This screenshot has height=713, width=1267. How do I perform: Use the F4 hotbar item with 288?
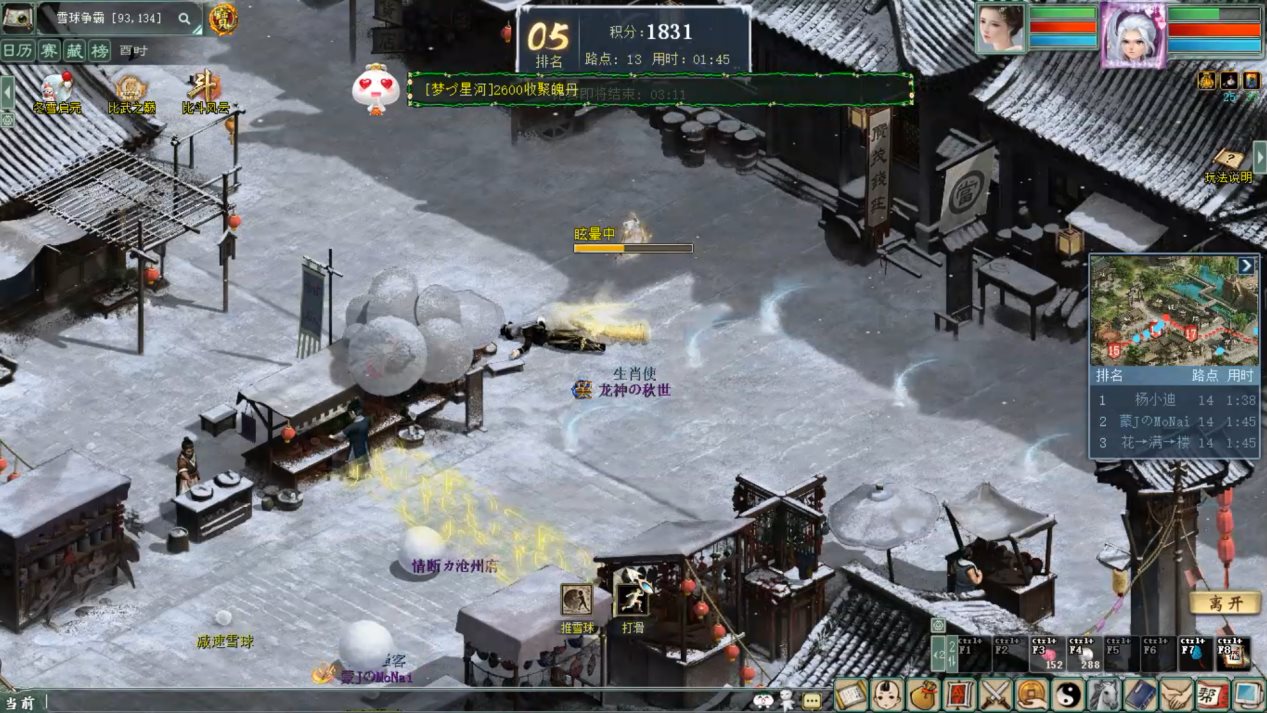1084,652
